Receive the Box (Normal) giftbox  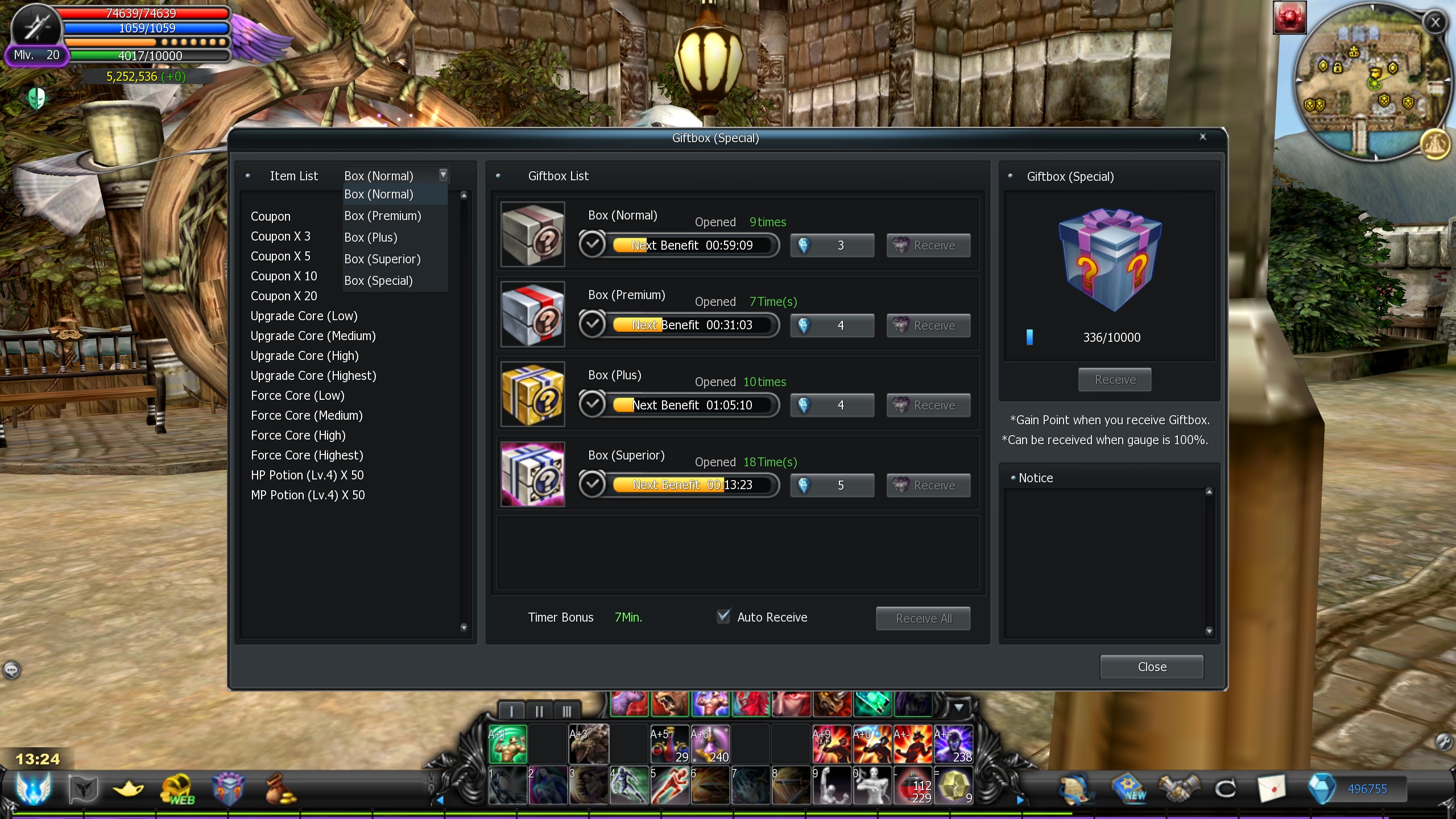pos(928,246)
